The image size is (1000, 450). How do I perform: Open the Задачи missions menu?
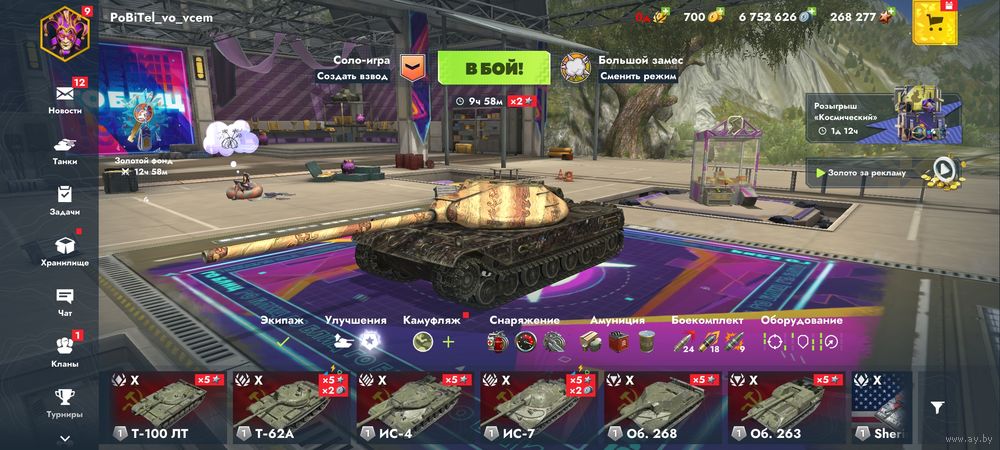click(65, 199)
